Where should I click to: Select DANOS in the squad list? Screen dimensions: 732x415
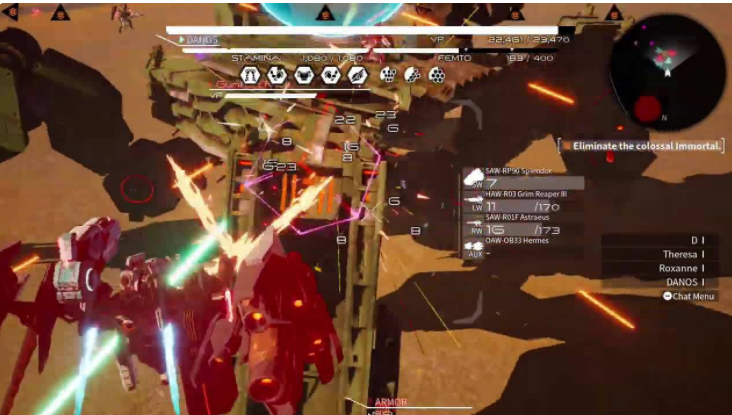[682, 282]
